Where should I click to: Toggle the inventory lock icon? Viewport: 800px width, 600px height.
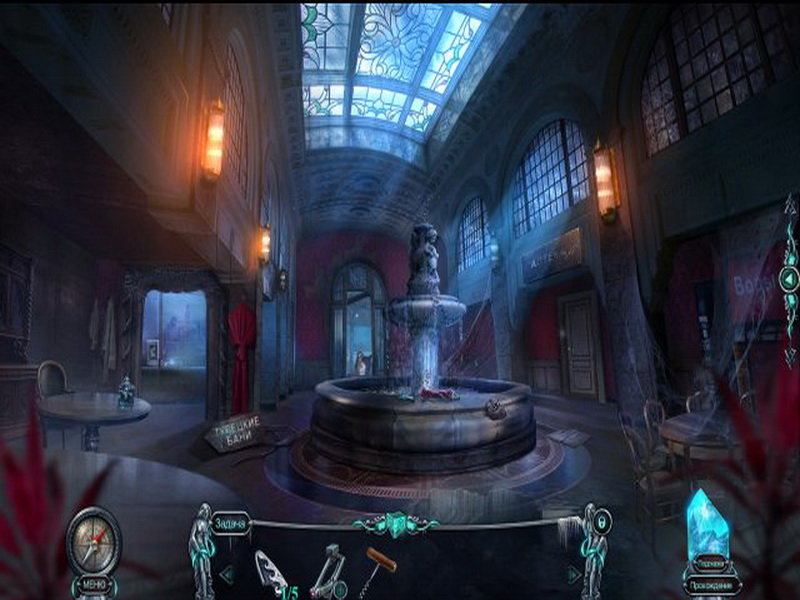pos(601,521)
